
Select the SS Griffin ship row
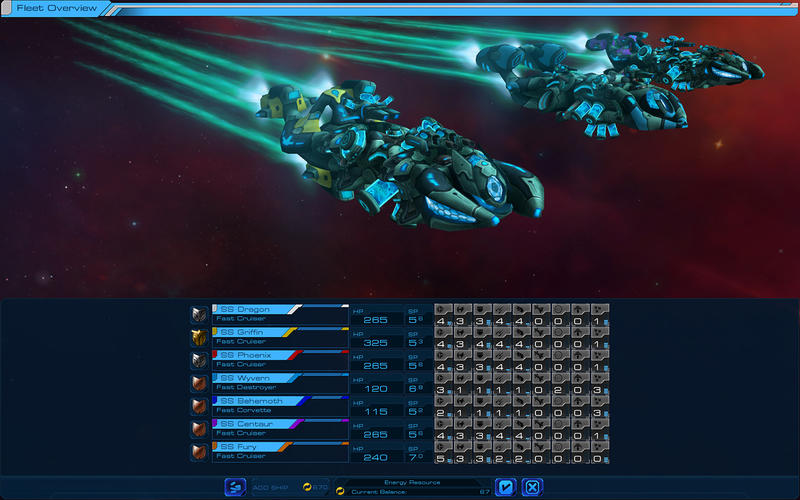pos(266,336)
